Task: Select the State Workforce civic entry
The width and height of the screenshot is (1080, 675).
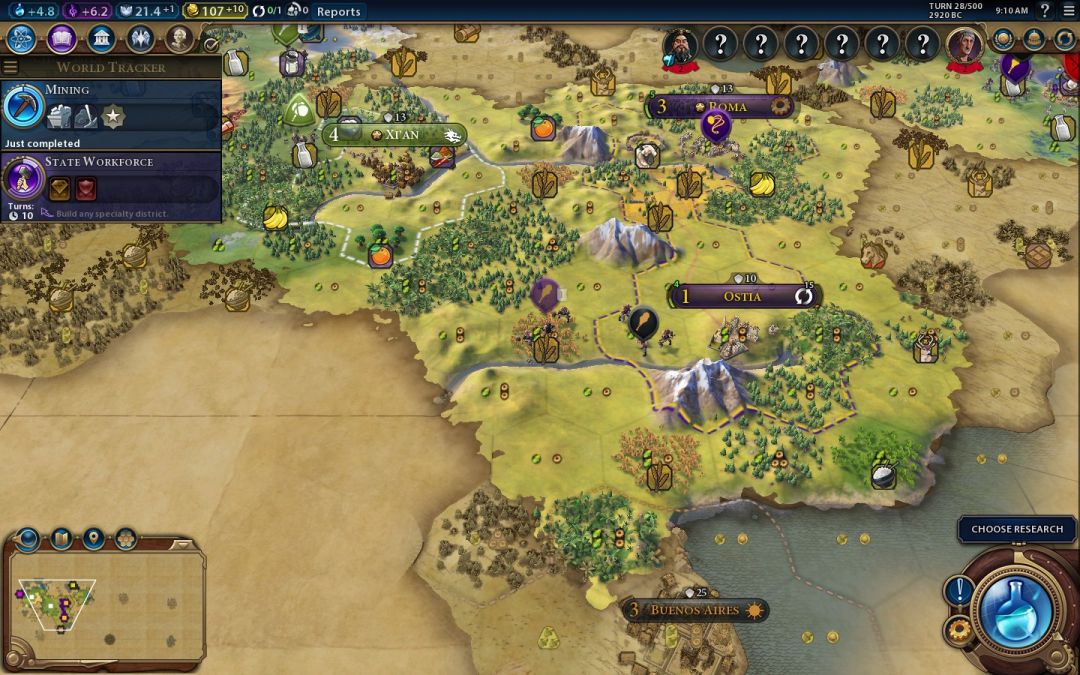Action: 110,178
